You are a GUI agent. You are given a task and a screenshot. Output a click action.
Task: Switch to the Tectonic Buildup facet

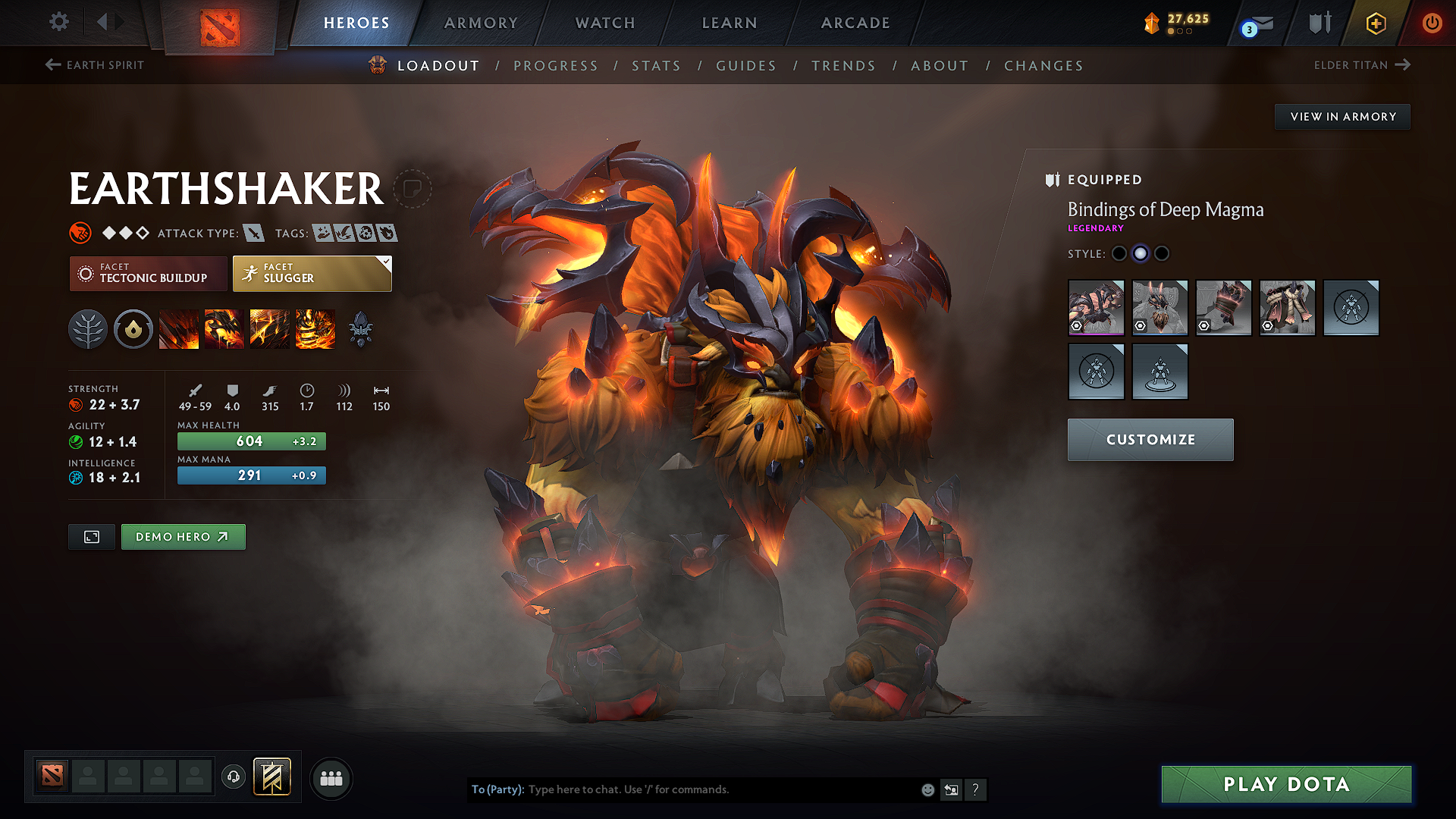pyautogui.click(x=148, y=273)
